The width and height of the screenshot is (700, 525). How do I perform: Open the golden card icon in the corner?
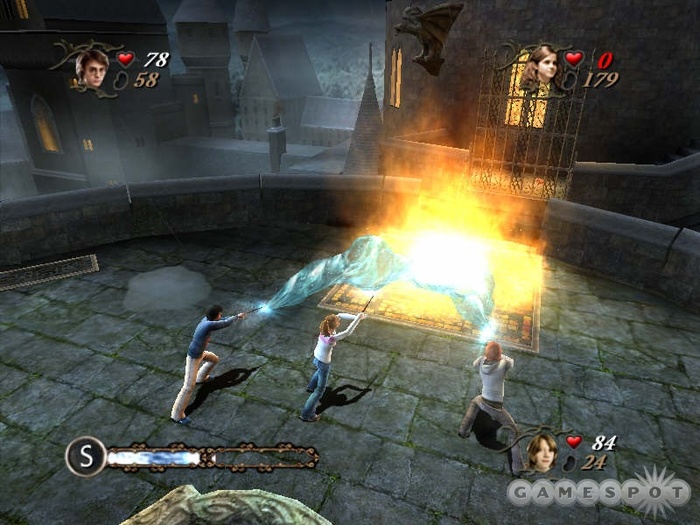(18, 9)
